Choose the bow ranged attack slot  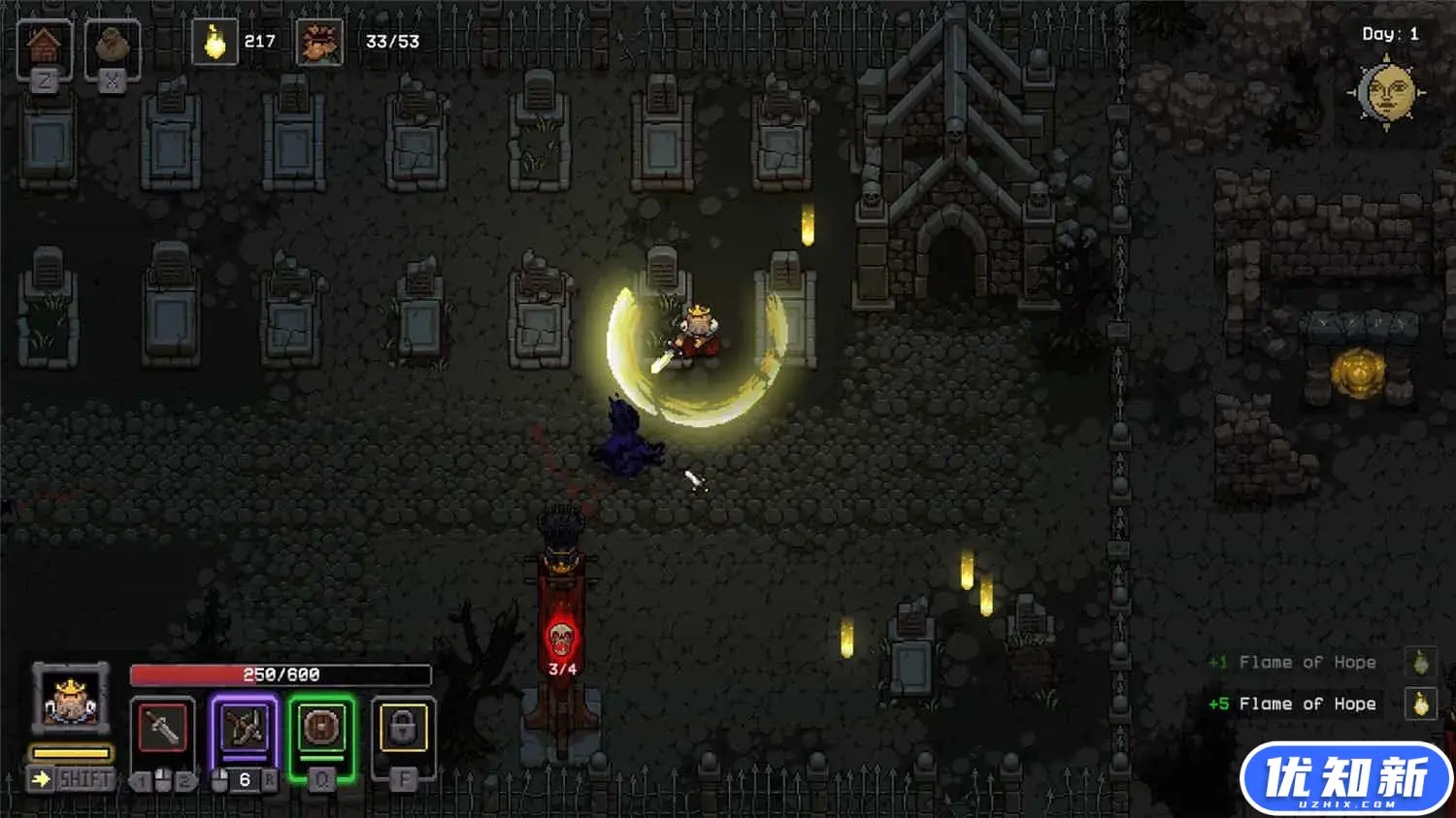(x=244, y=728)
